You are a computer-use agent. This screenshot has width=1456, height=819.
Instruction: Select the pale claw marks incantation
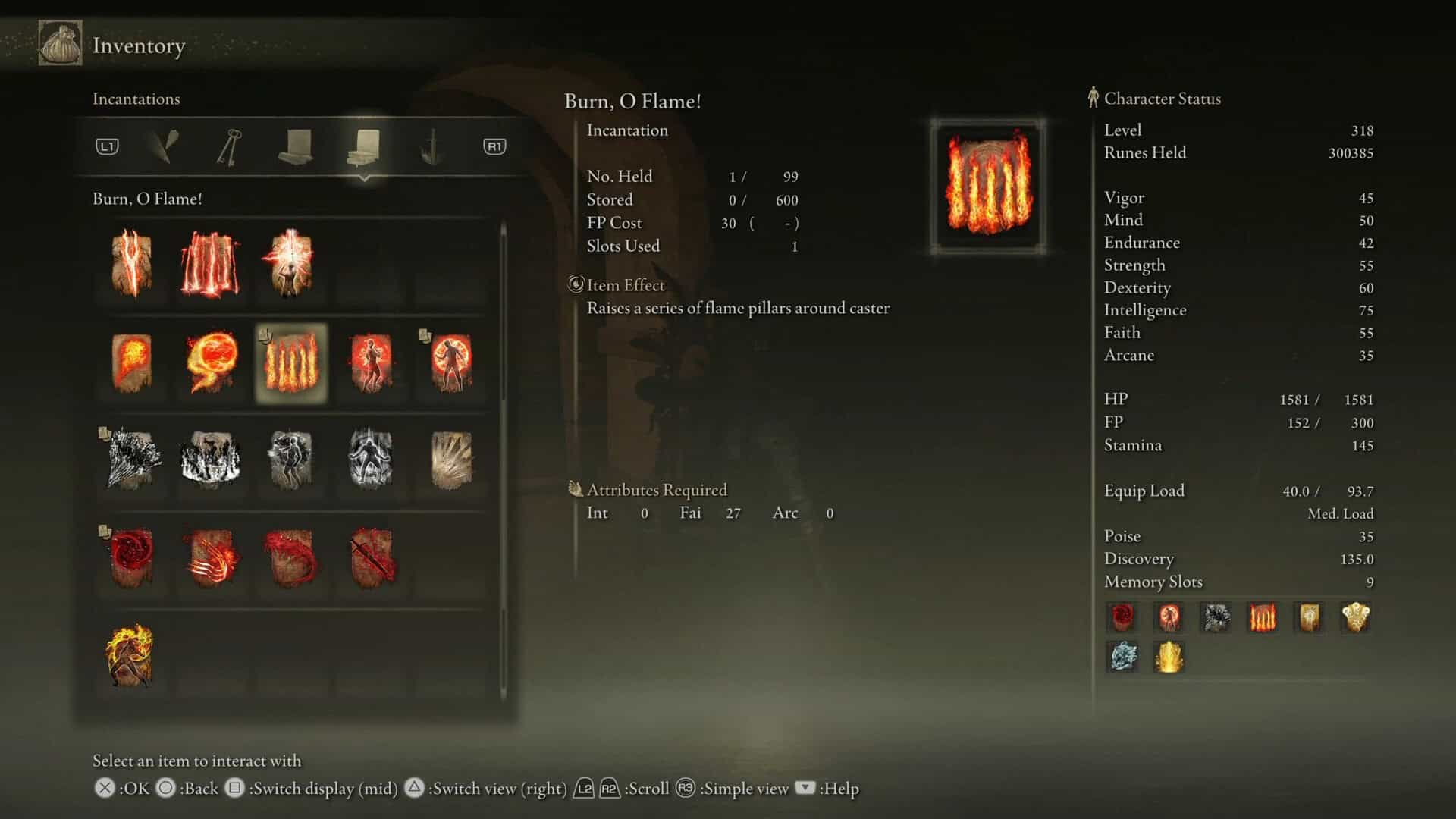pos(451,460)
